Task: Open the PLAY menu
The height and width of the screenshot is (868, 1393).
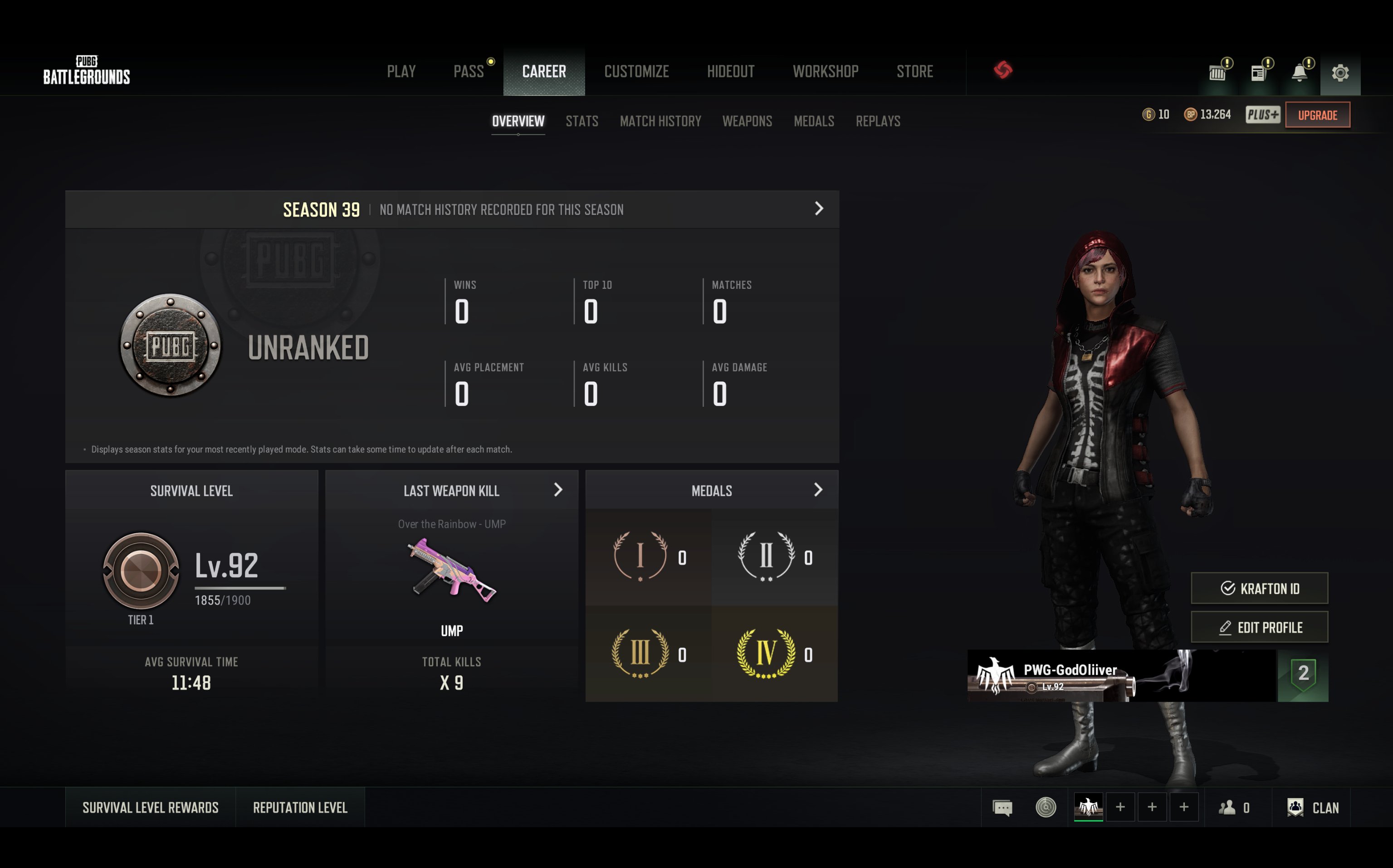Action: tap(401, 72)
